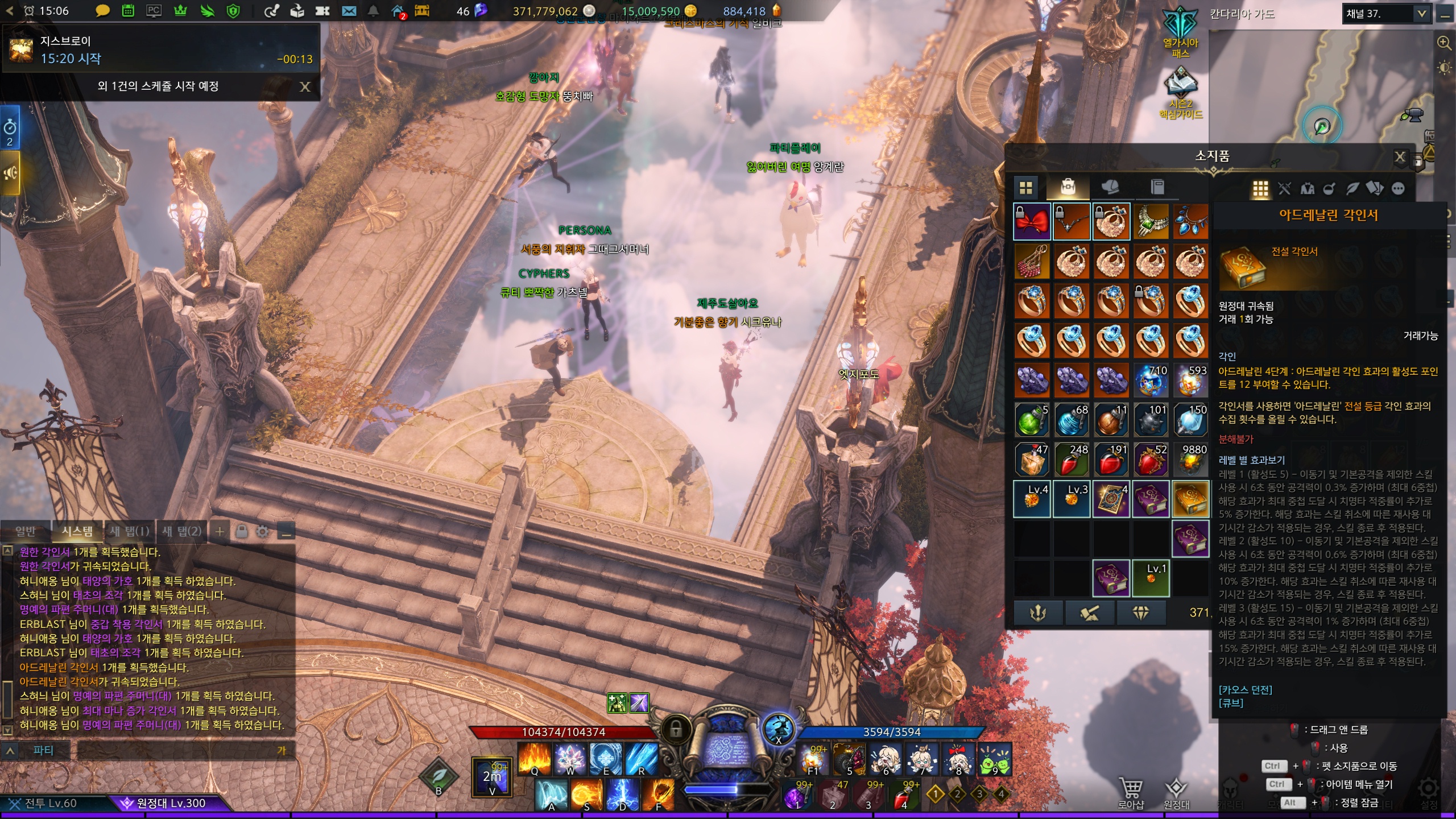Open the 채널 37 channel dropdown
Screen dimensions: 1456x819
pos(1421,14)
